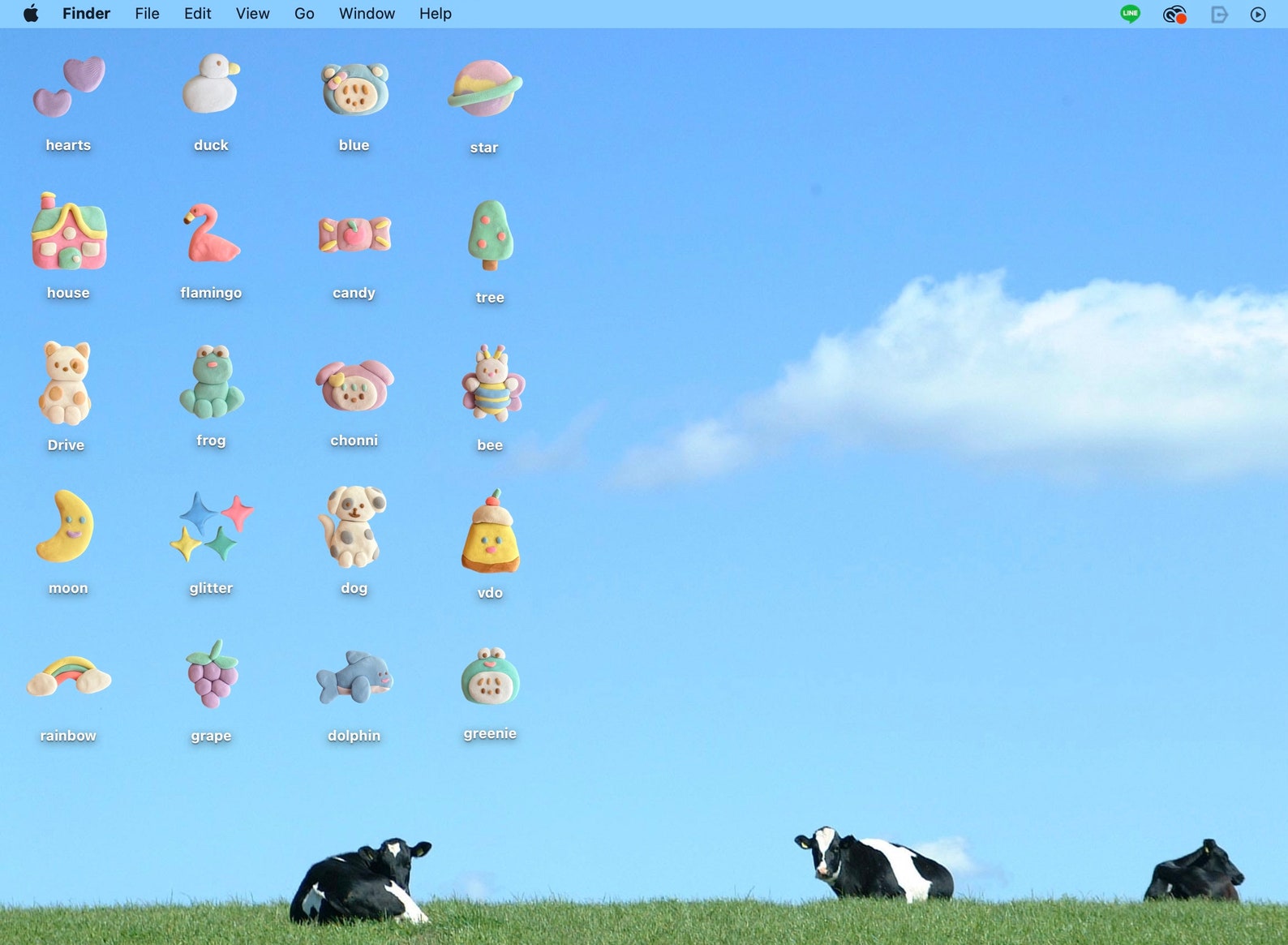Click the dolphin icon

click(x=354, y=681)
